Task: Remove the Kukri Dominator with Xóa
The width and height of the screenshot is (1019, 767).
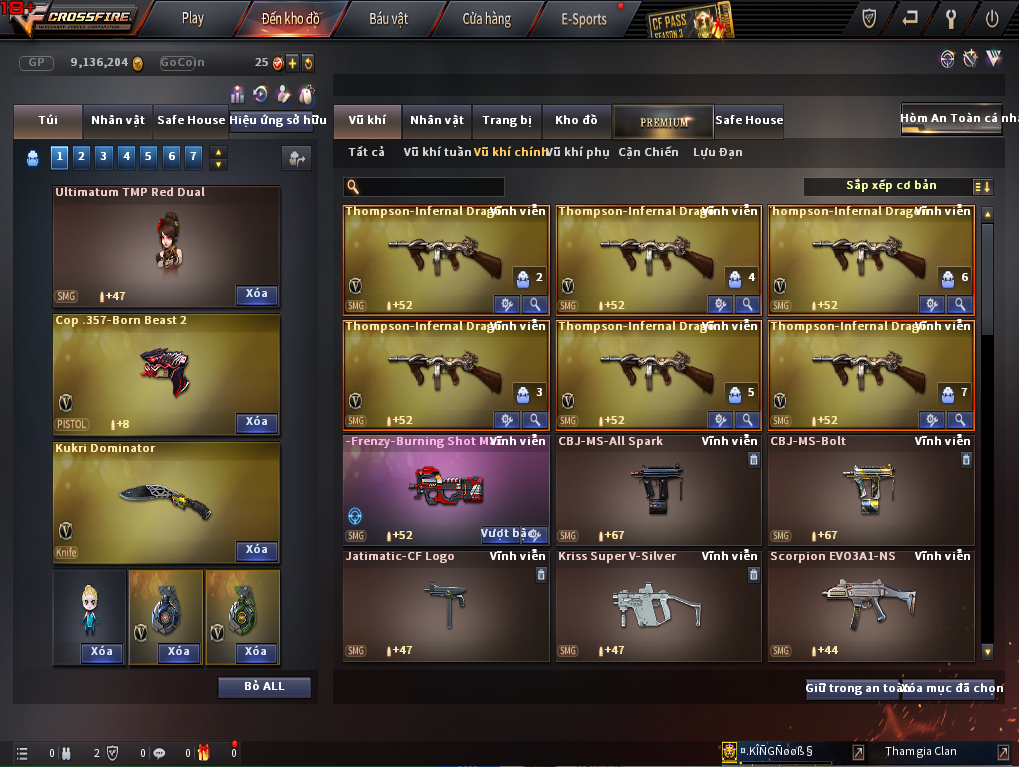Action: [256, 550]
